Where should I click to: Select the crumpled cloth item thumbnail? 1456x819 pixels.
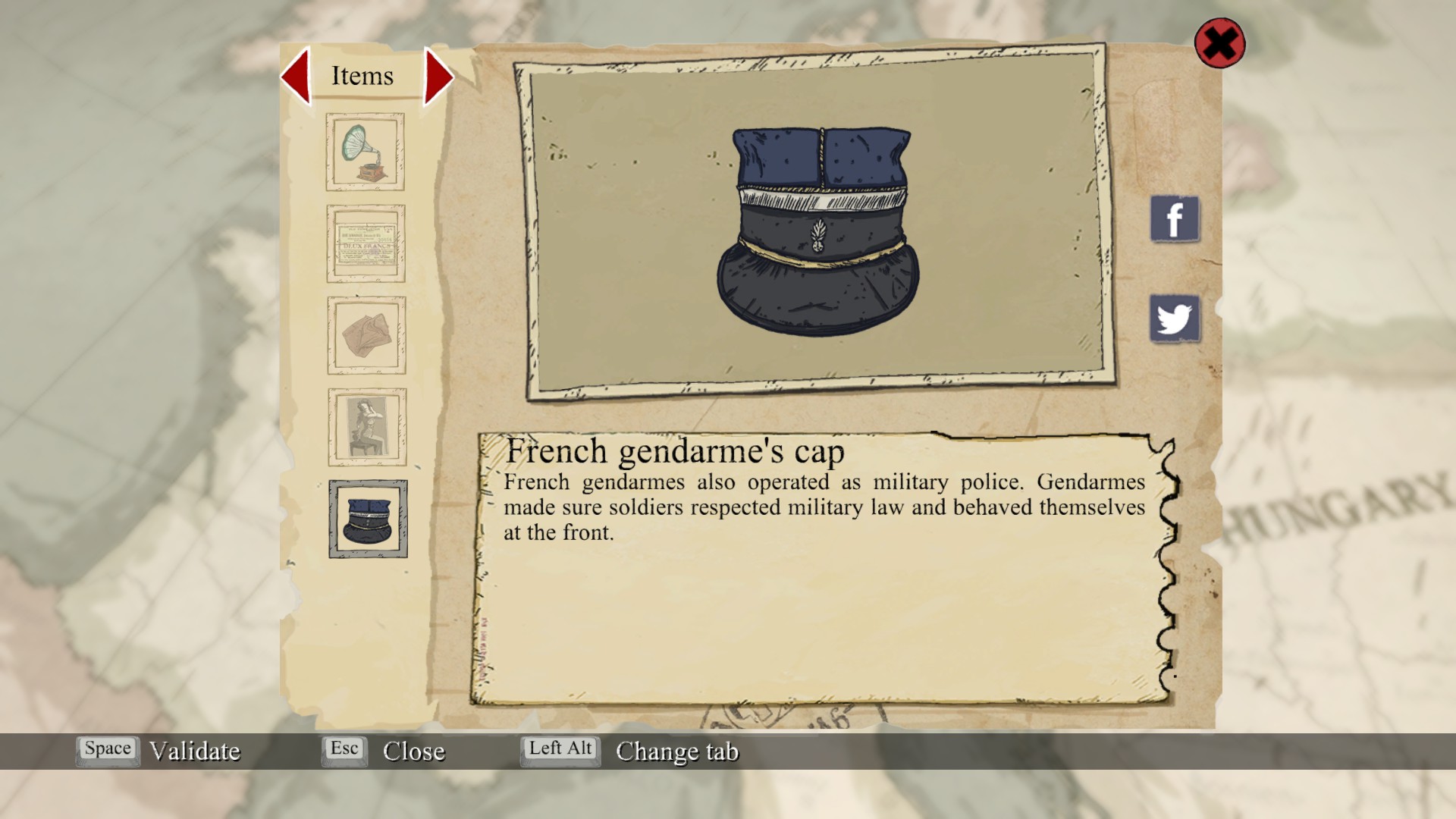pos(366,335)
